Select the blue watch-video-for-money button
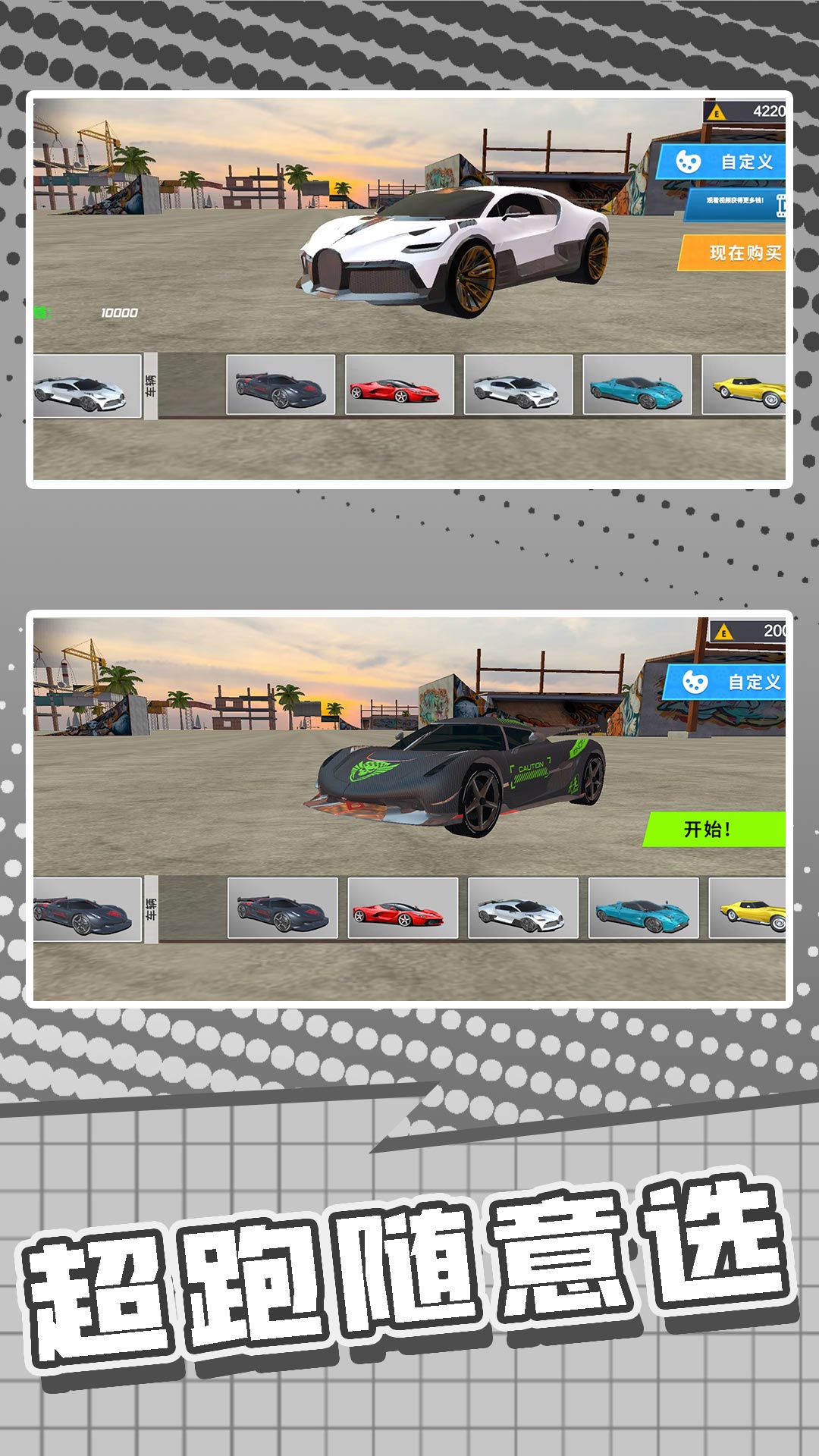The width and height of the screenshot is (819, 1456). click(x=736, y=203)
